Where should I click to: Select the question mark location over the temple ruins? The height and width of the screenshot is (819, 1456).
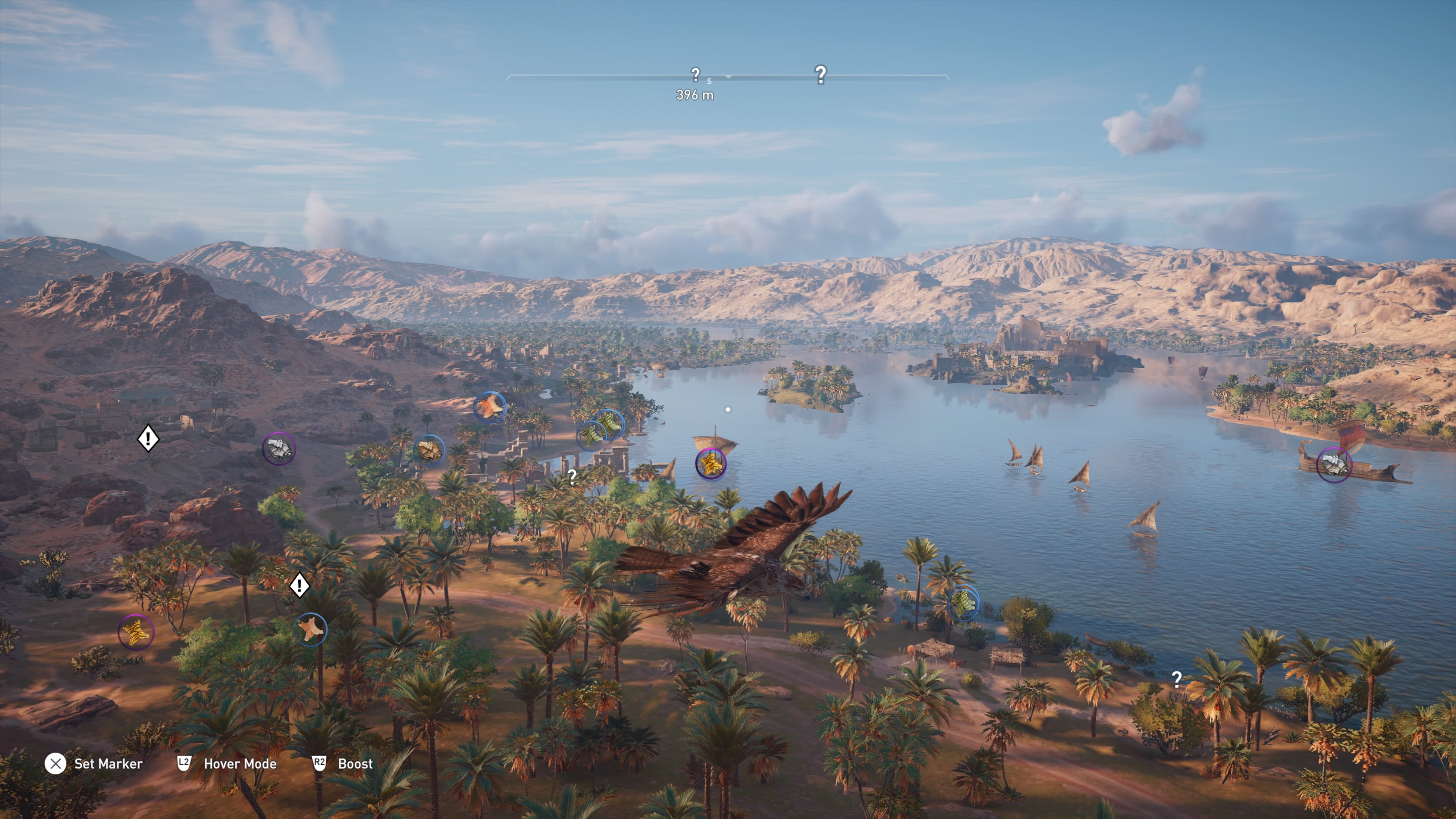click(x=572, y=477)
